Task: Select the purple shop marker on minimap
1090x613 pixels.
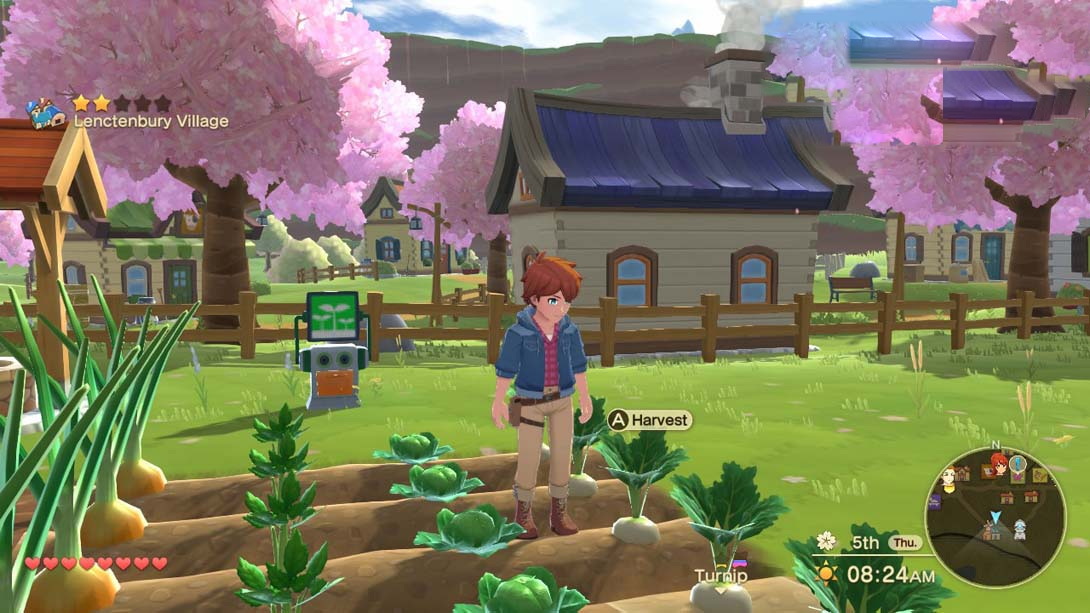Action: (x=934, y=502)
